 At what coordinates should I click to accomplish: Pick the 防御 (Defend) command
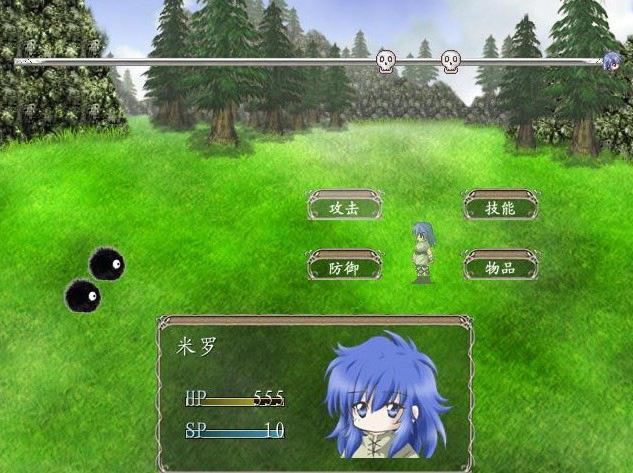pyautogui.click(x=345, y=266)
